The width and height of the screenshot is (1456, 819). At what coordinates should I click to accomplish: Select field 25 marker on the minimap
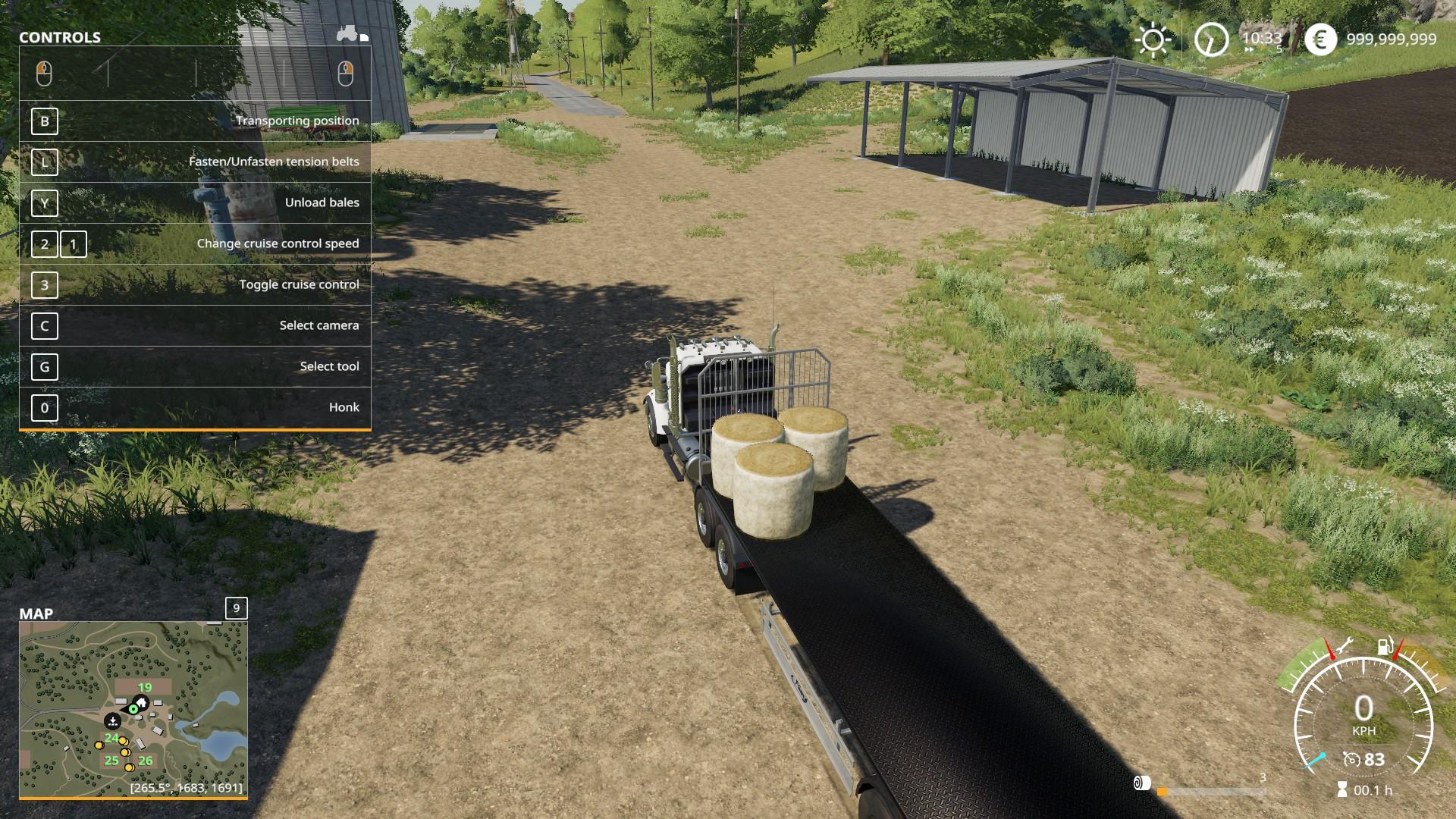111,761
